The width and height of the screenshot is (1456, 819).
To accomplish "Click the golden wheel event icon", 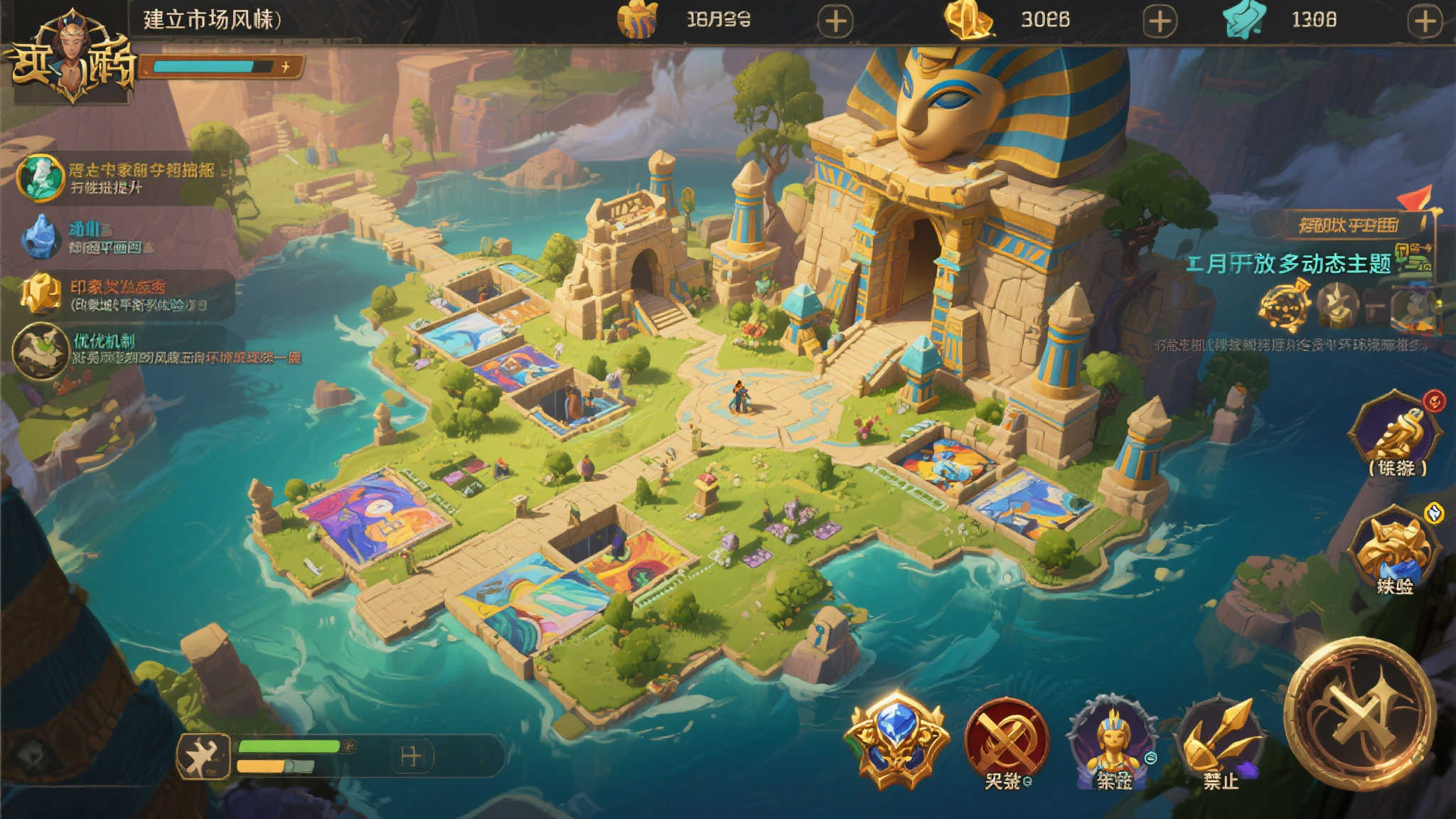I will [x=1285, y=306].
